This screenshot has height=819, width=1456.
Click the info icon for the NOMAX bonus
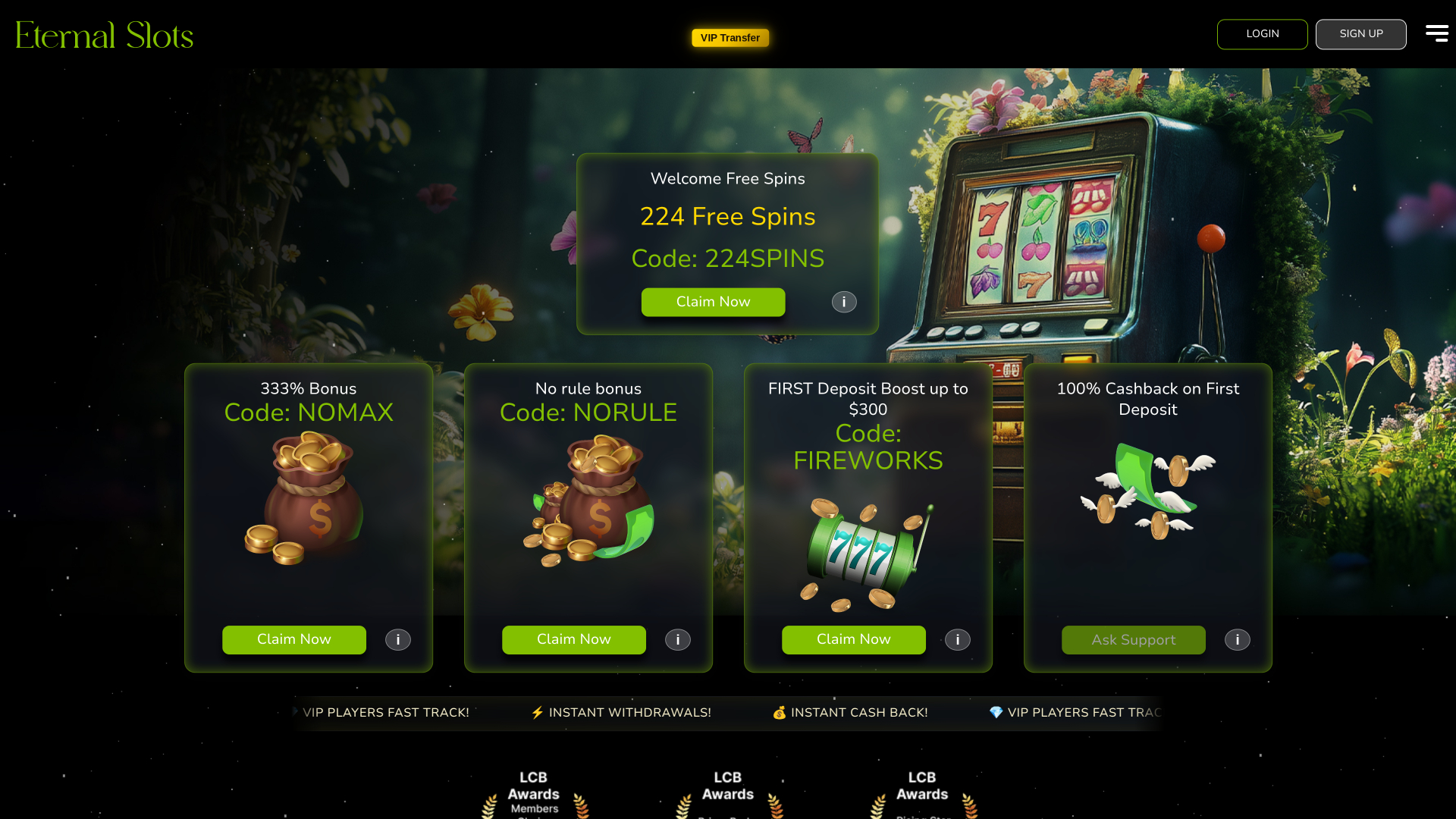pyautogui.click(x=397, y=639)
